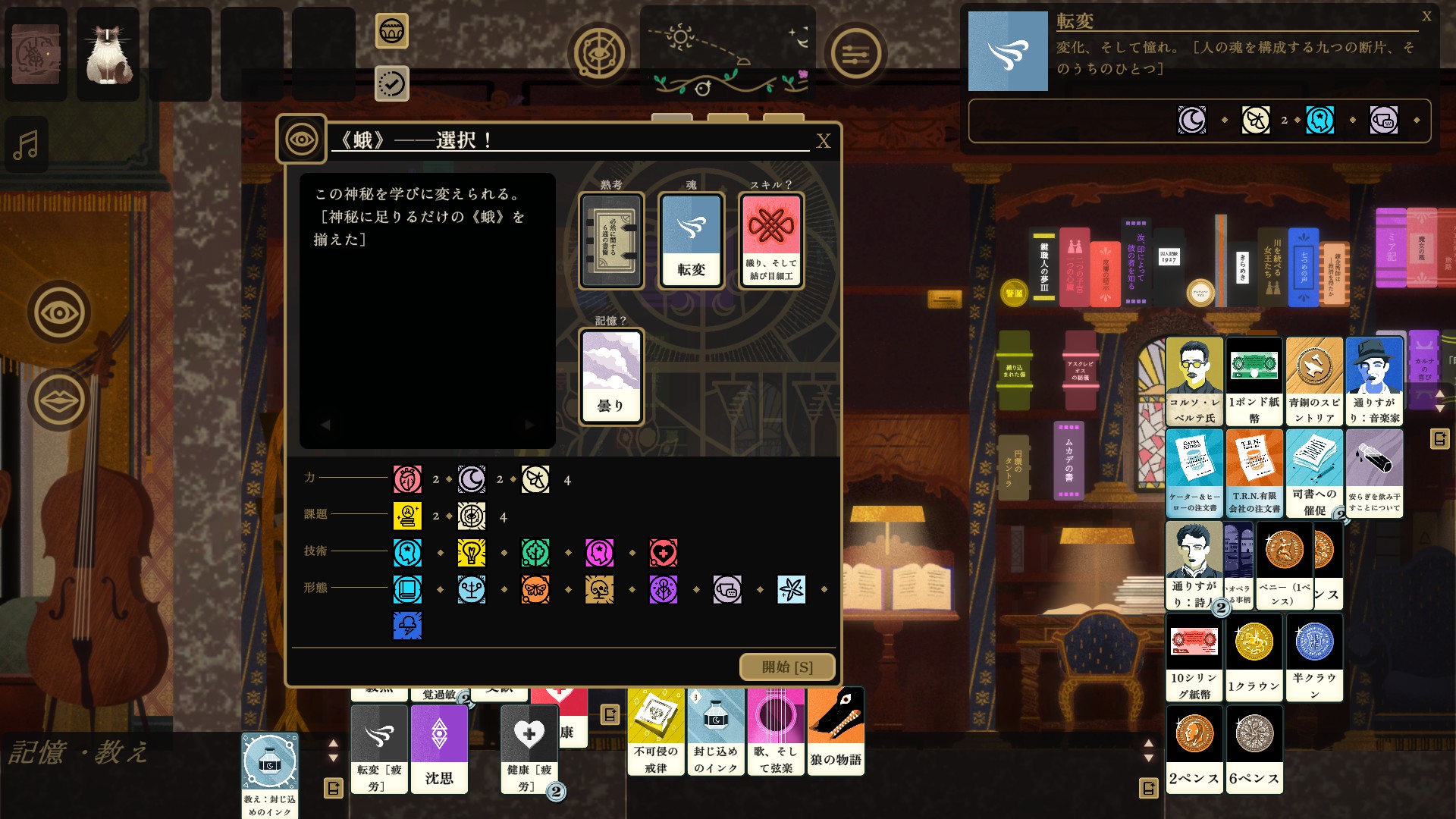Select the 転変 soul card slot
Screen dimensions: 1456x819
tap(691, 240)
